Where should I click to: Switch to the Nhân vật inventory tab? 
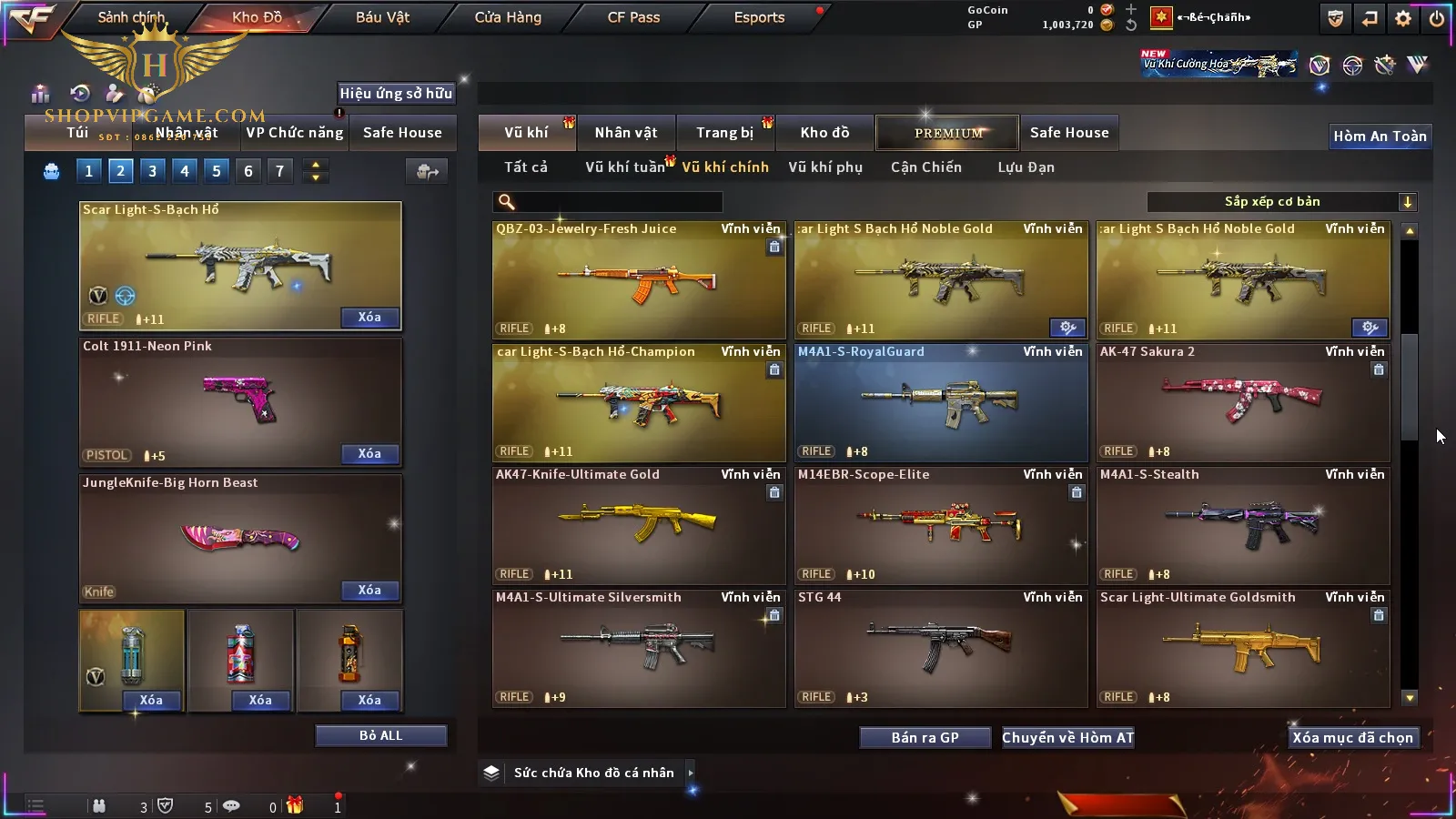626,133
